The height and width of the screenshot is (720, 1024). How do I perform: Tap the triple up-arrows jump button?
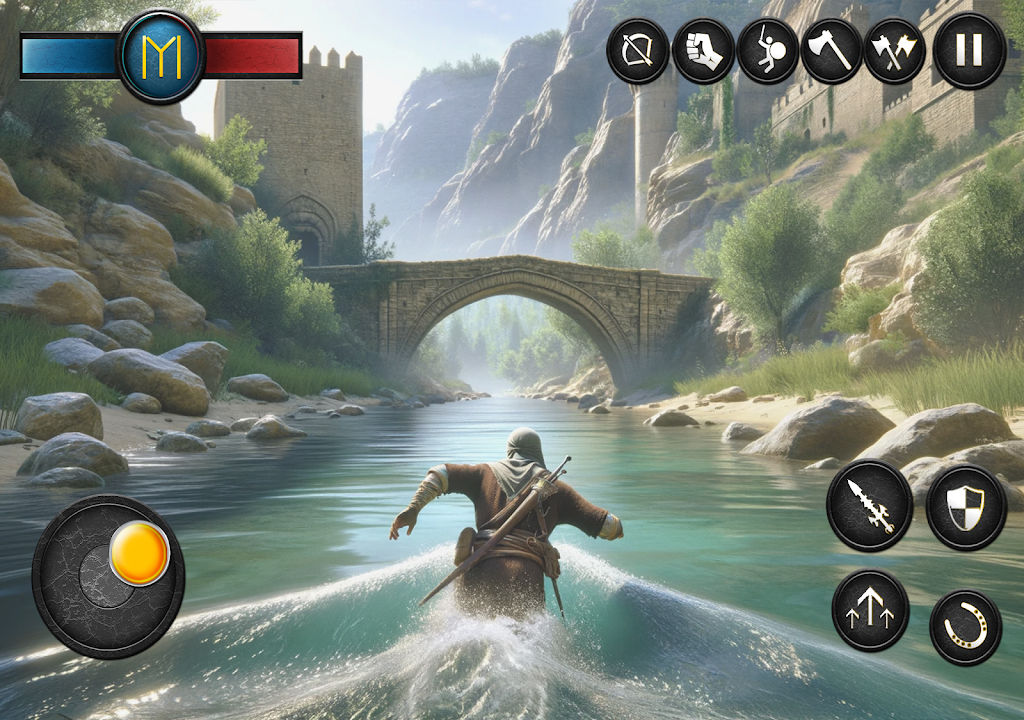[870, 610]
